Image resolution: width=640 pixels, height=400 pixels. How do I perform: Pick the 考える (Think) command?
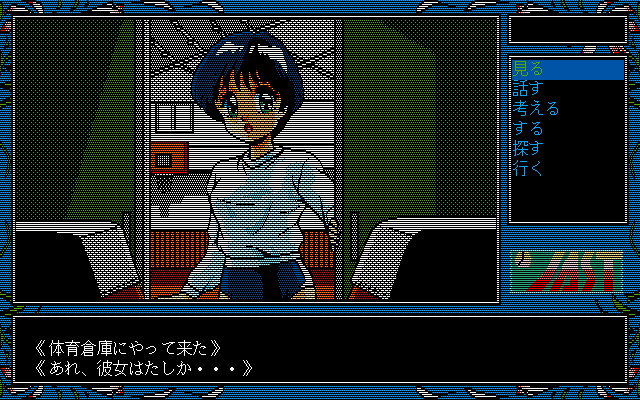click(x=535, y=109)
